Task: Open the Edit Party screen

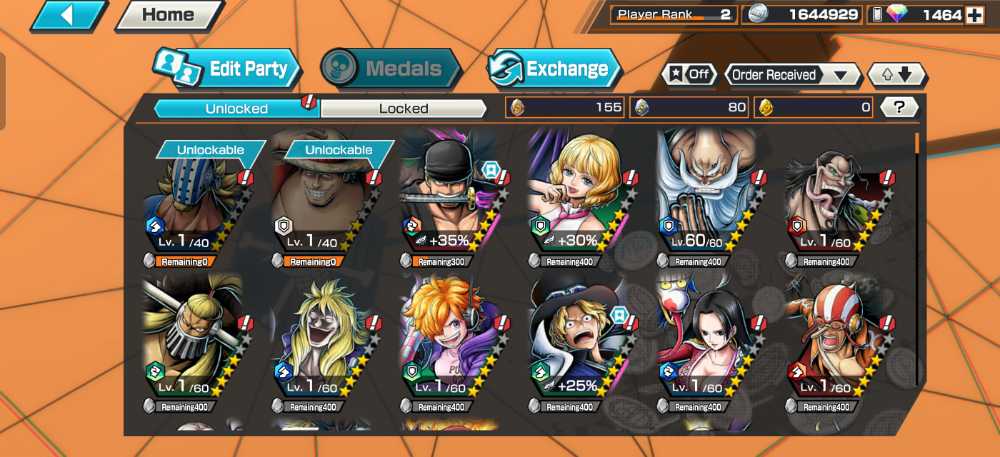Action: (x=228, y=69)
